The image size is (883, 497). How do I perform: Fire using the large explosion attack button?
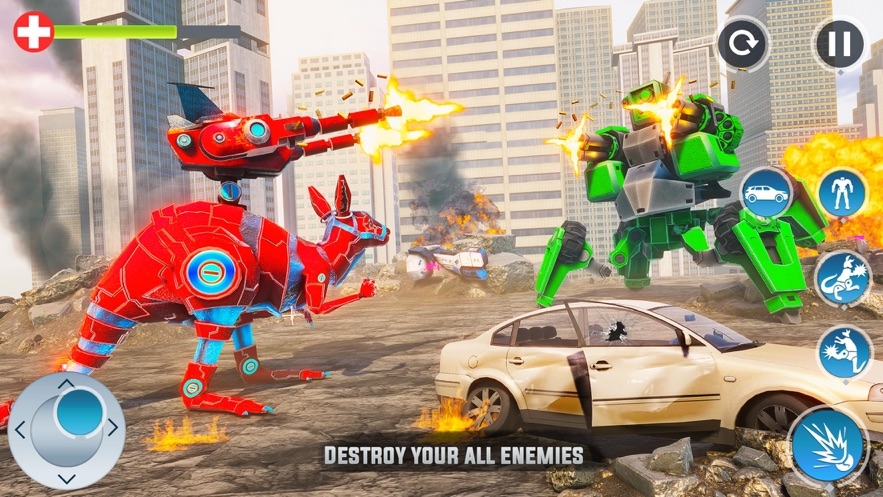(827, 444)
